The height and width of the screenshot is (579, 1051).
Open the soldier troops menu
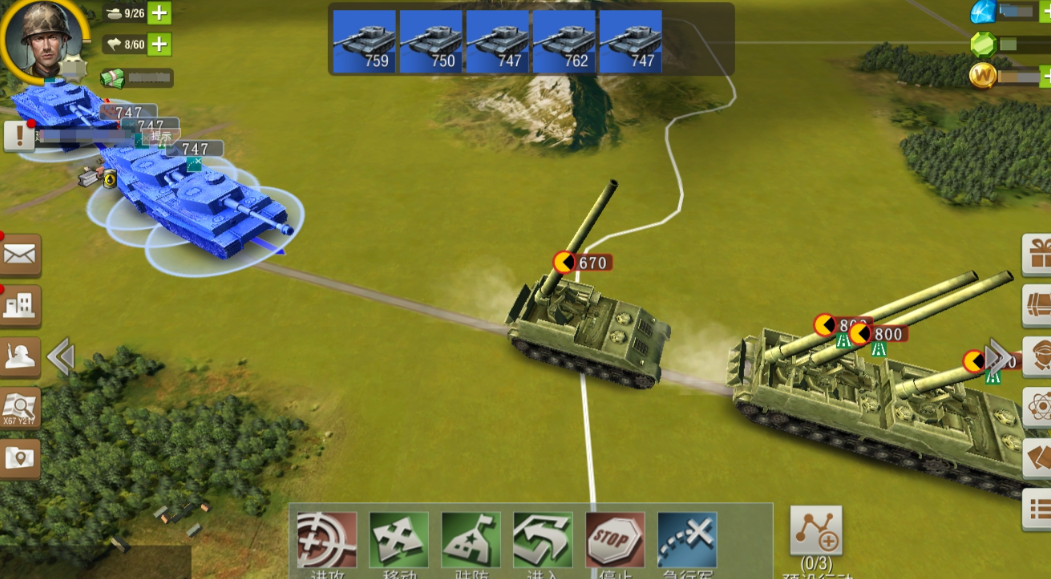pos(19,357)
